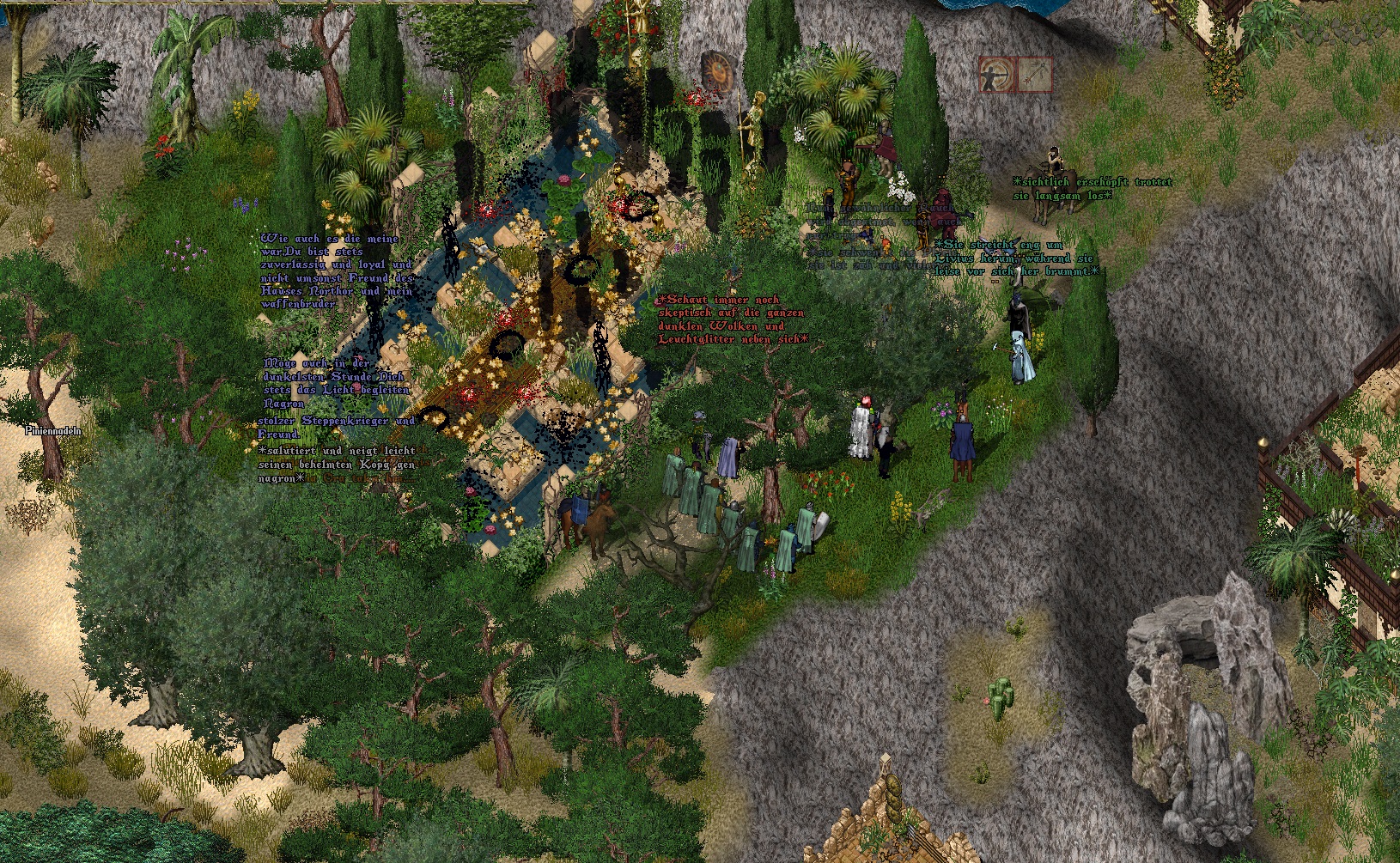The width and height of the screenshot is (1400, 863).
Task: Activate the arrow special move icon
Action: [1035, 75]
